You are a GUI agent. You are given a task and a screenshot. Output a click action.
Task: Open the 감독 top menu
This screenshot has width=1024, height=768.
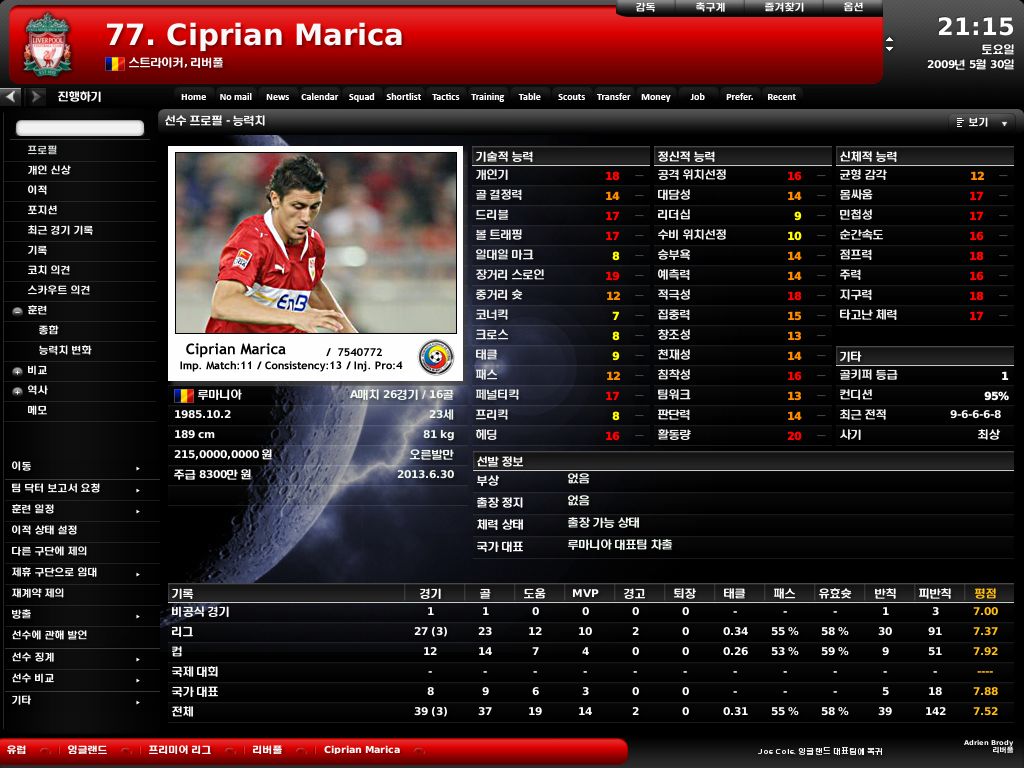click(x=646, y=7)
